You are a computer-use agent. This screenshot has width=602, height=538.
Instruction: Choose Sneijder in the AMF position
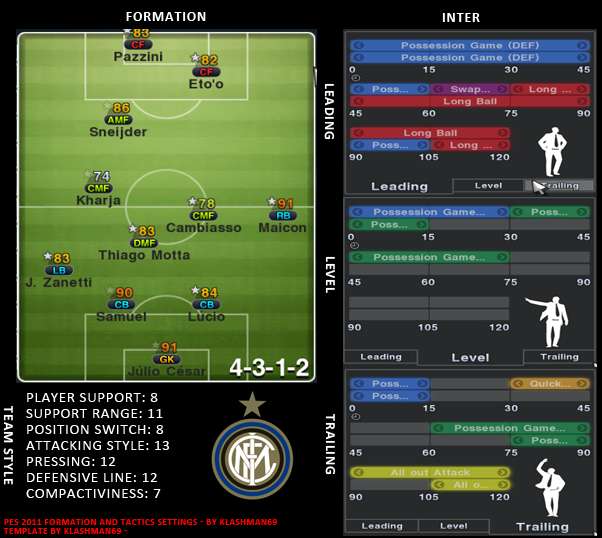tap(118, 119)
